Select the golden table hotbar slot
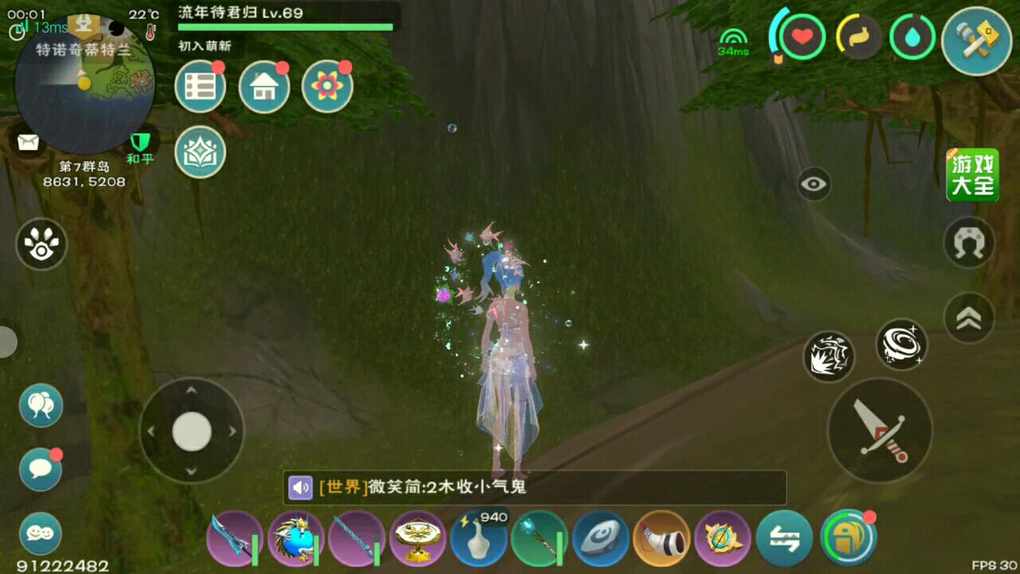The image size is (1020, 574). coord(417,539)
